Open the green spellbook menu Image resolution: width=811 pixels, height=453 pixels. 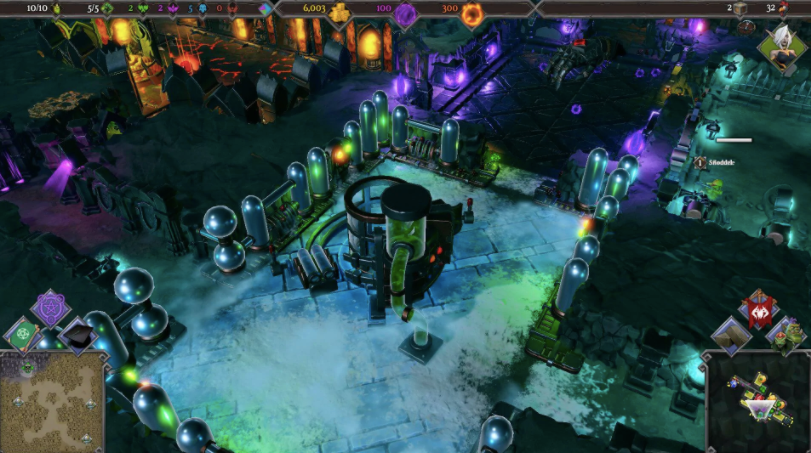click(22, 335)
